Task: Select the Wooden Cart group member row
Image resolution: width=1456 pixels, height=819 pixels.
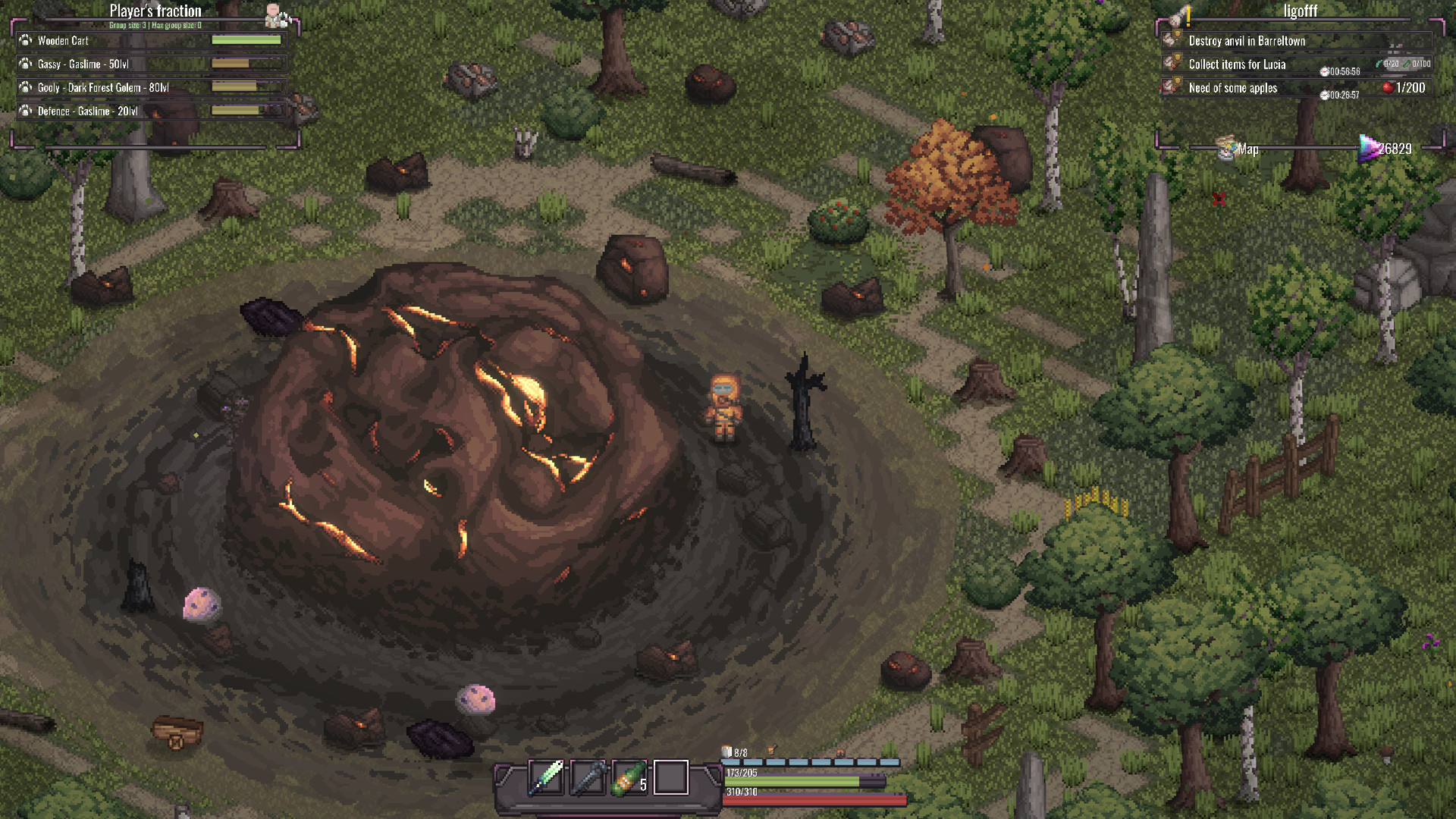Action: coord(152,41)
